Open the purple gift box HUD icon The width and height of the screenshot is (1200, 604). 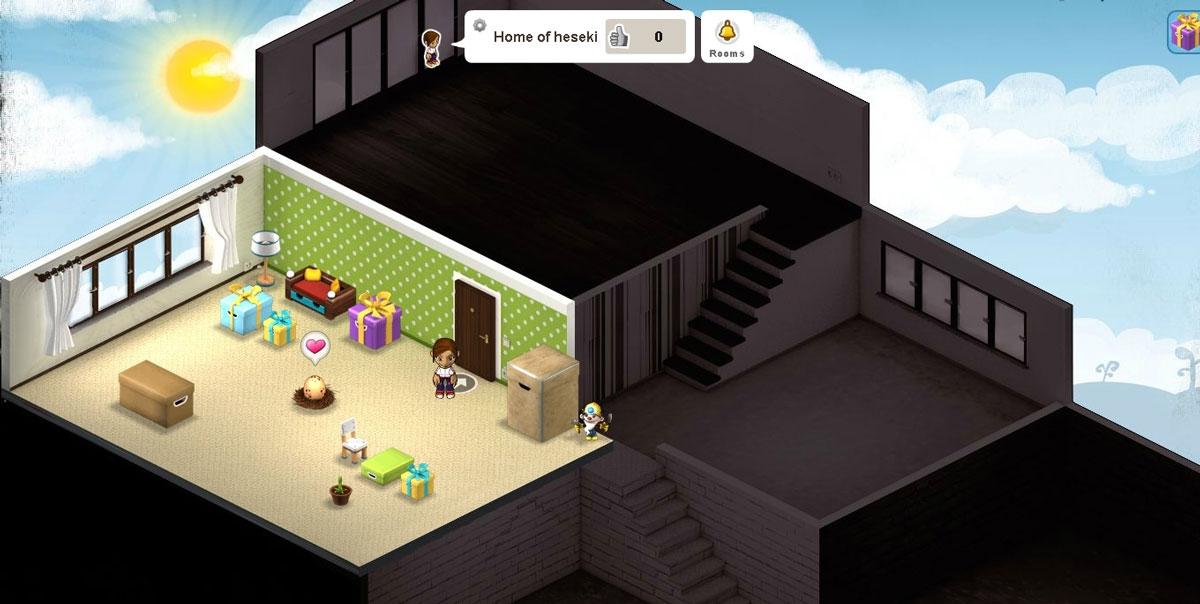point(1185,32)
